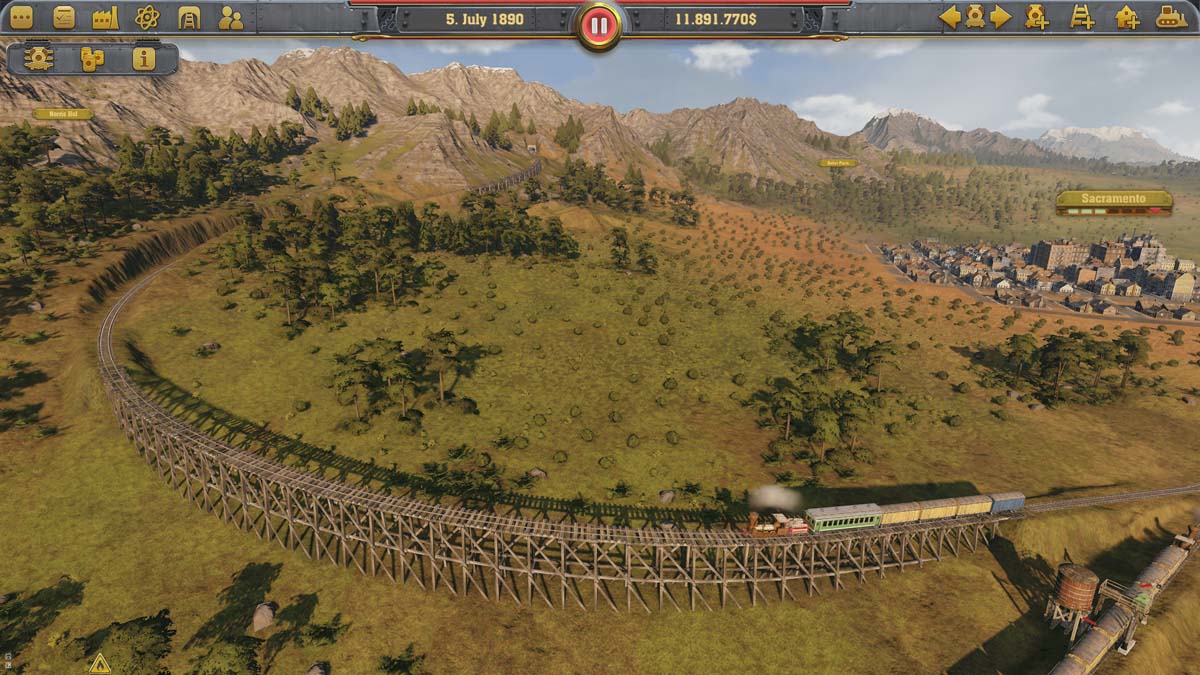Open the train list locomotive icon
The height and width of the screenshot is (675, 1200).
(975, 17)
